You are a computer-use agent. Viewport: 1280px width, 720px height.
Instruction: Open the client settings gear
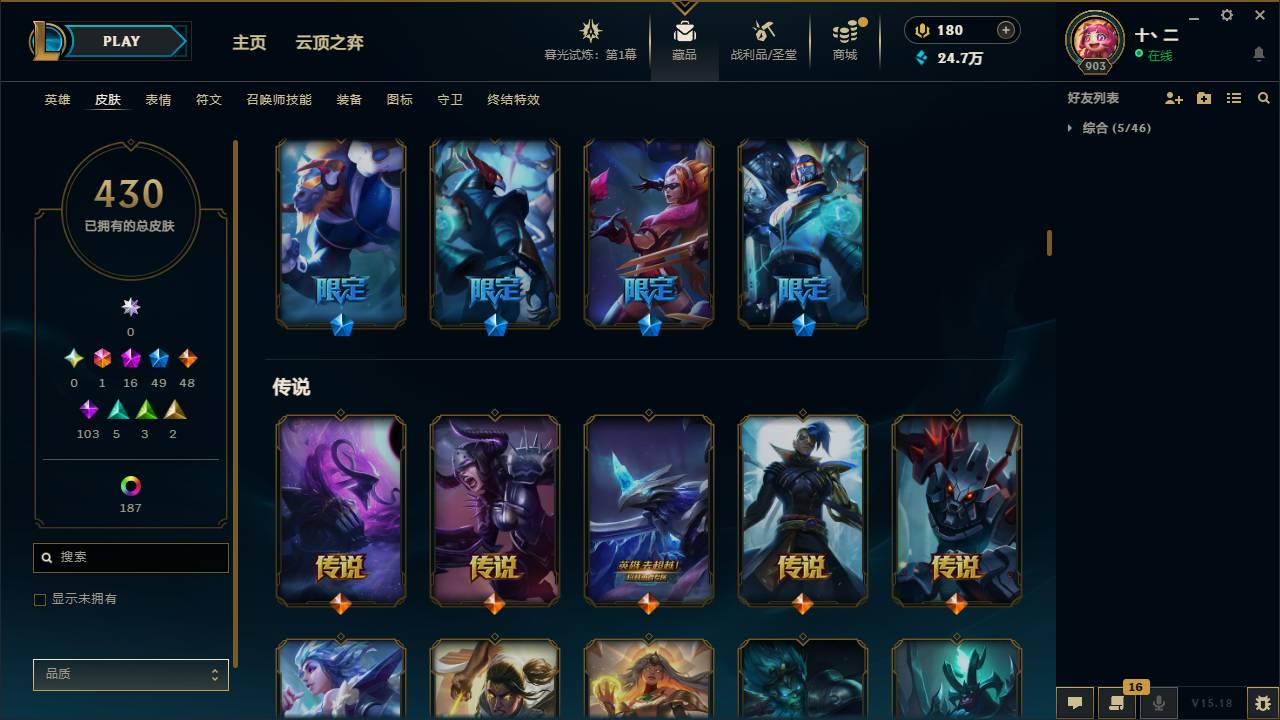click(1227, 15)
